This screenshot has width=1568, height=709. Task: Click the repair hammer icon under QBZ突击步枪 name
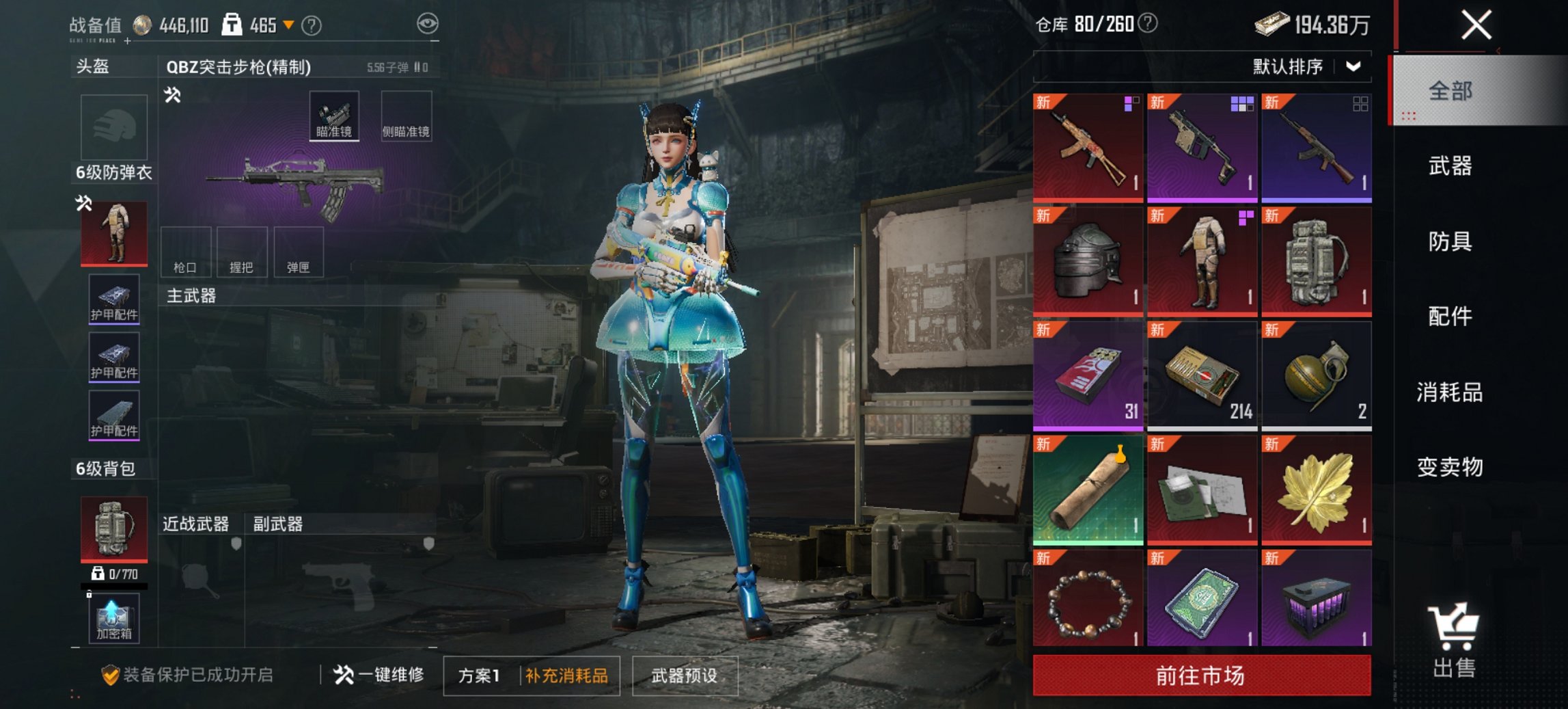(x=173, y=96)
